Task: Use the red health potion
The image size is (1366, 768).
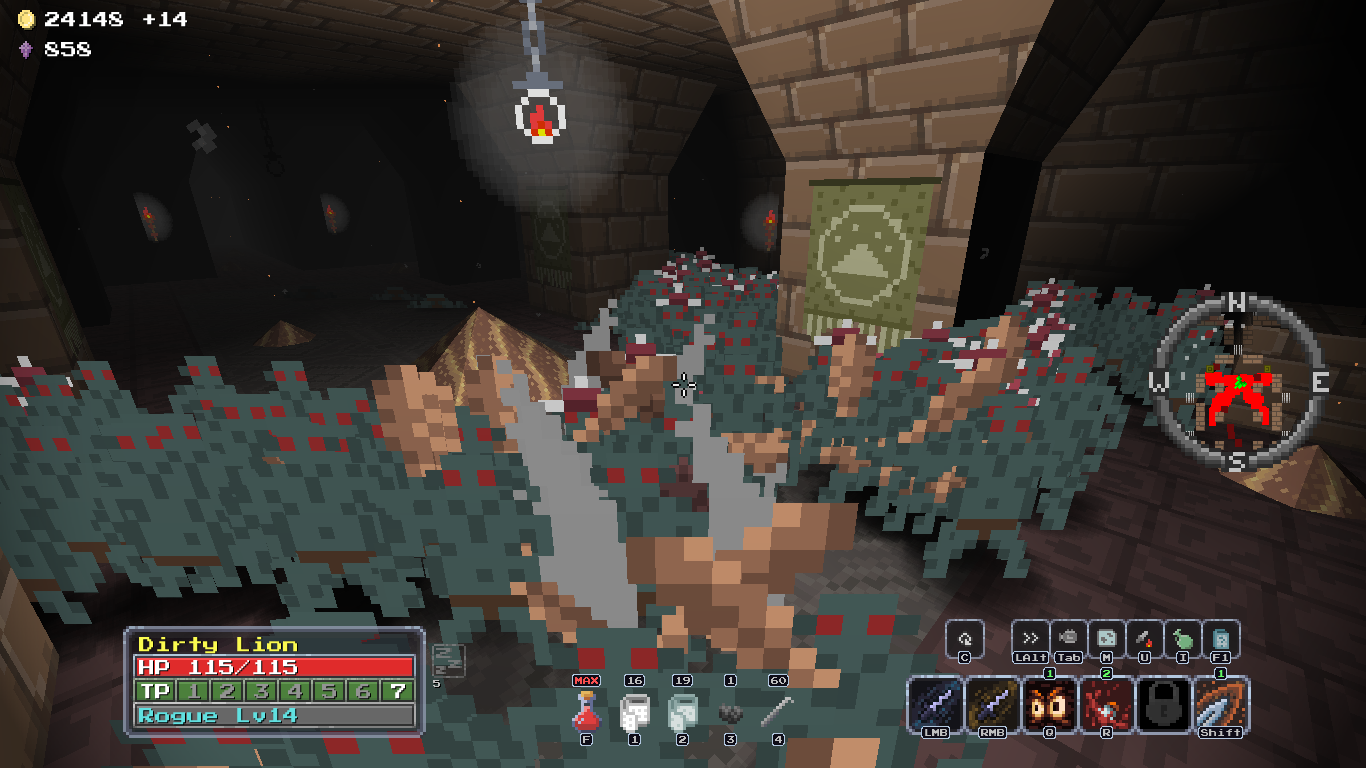Action: tap(586, 711)
